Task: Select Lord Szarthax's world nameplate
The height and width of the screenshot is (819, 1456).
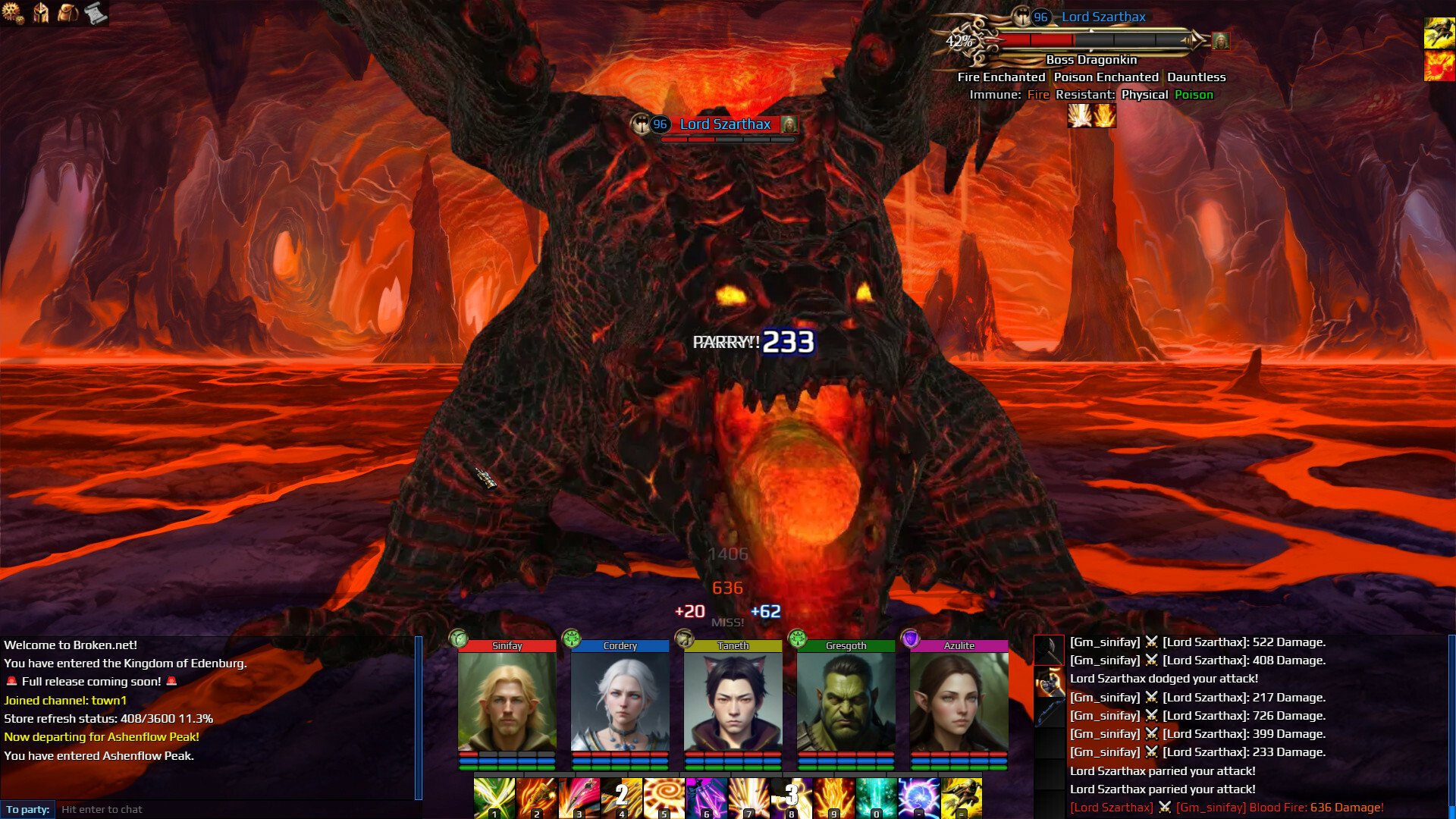Action: coord(724,124)
